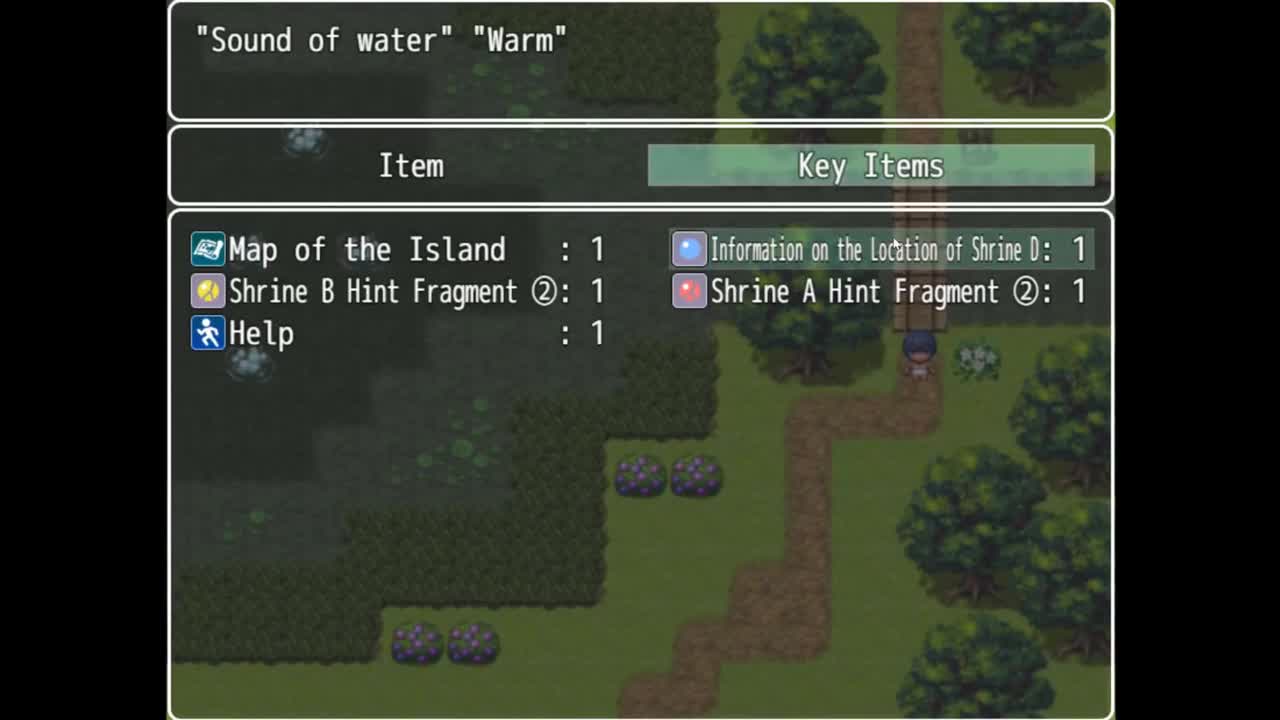Open the Help key item
1280x720 pixels.
point(397,333)
